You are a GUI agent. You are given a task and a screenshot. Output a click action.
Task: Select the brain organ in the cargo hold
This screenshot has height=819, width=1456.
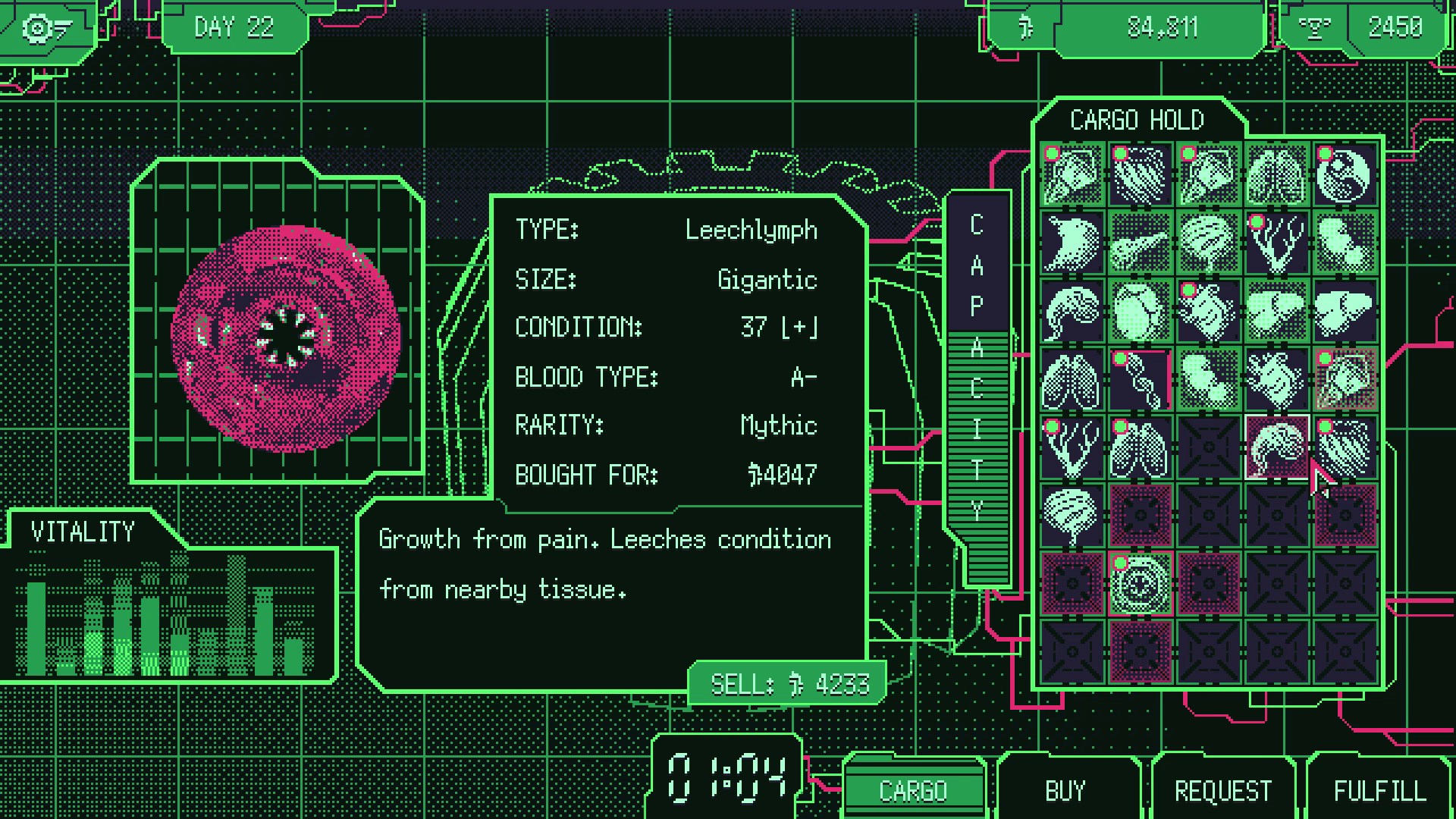(x=1072, y=514)
